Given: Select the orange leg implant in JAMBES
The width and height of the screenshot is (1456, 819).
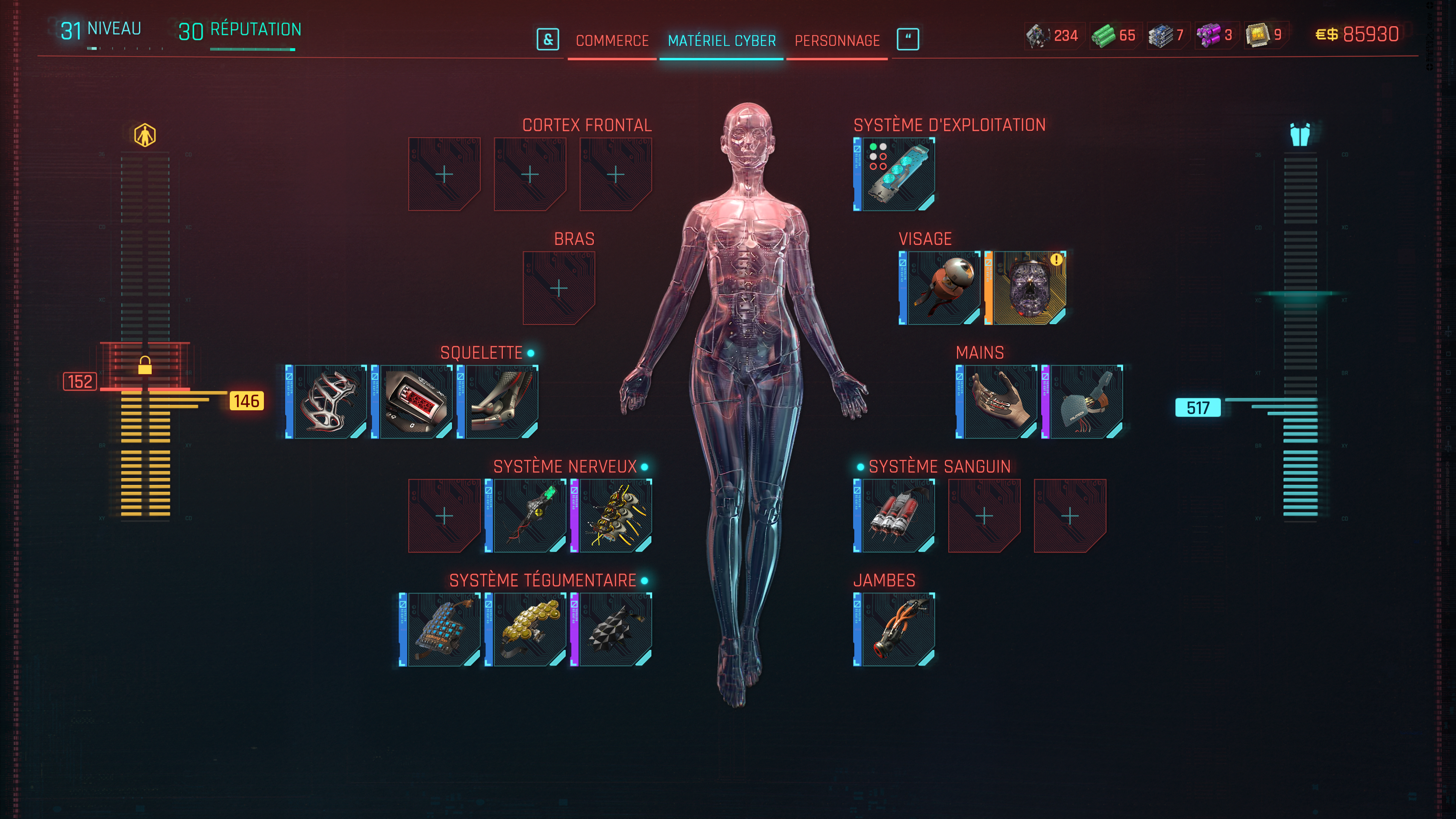Looking at the screenshot, I should coord(894,630).
